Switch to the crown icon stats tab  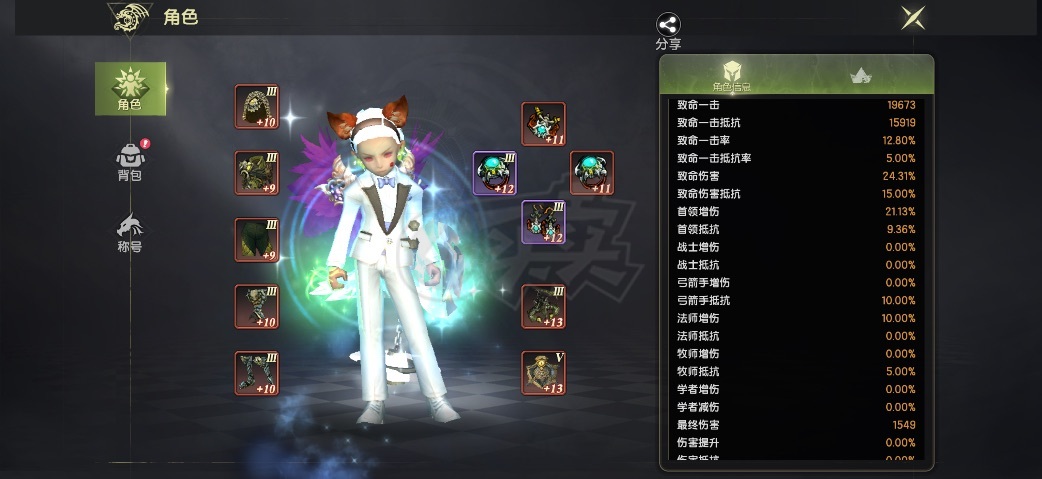coord(859,76)
